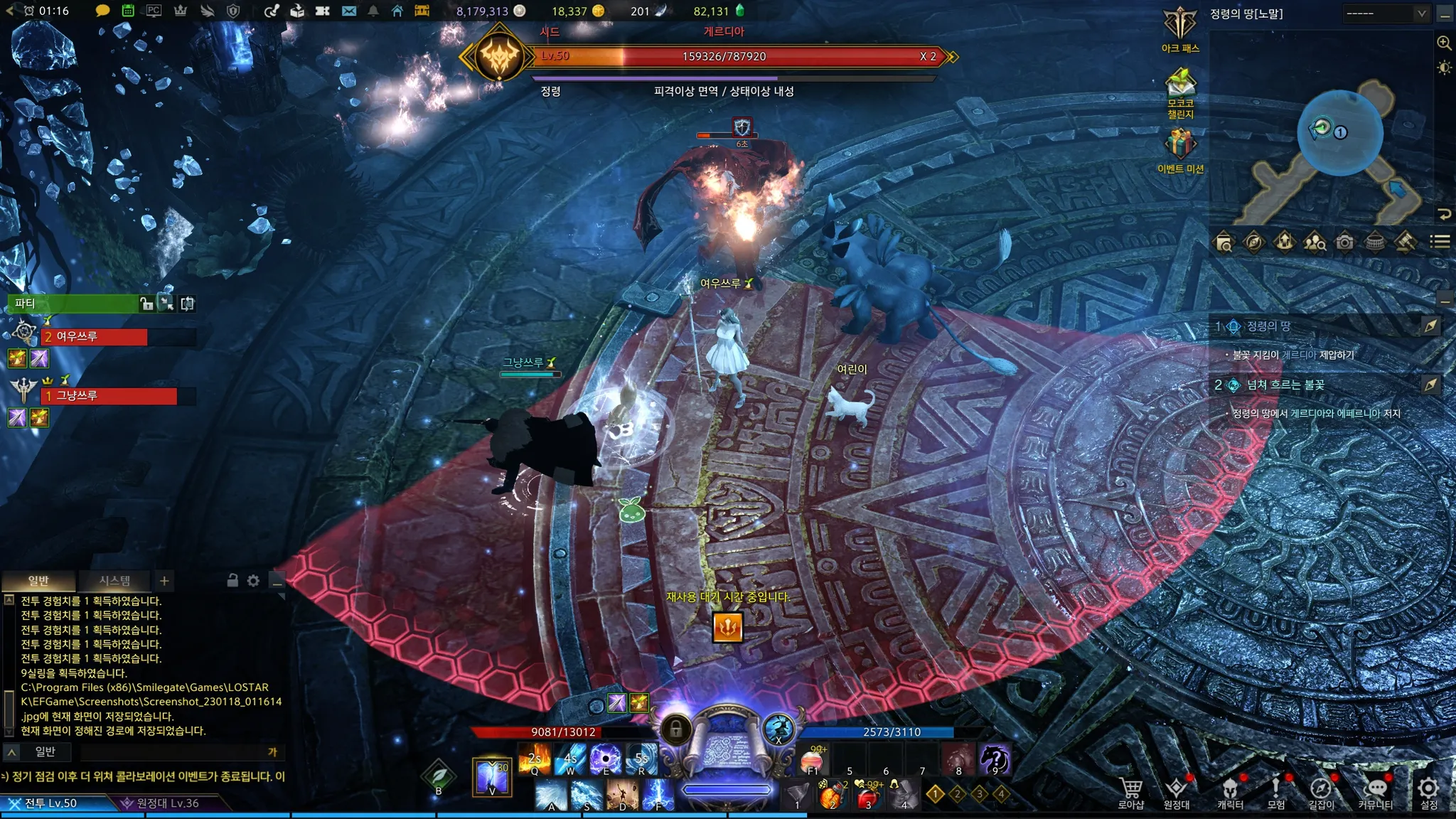This screenshot has height=819, width=1456.
Task: Open the 캐릭터 character menu
Action: tap(1230, 792)
